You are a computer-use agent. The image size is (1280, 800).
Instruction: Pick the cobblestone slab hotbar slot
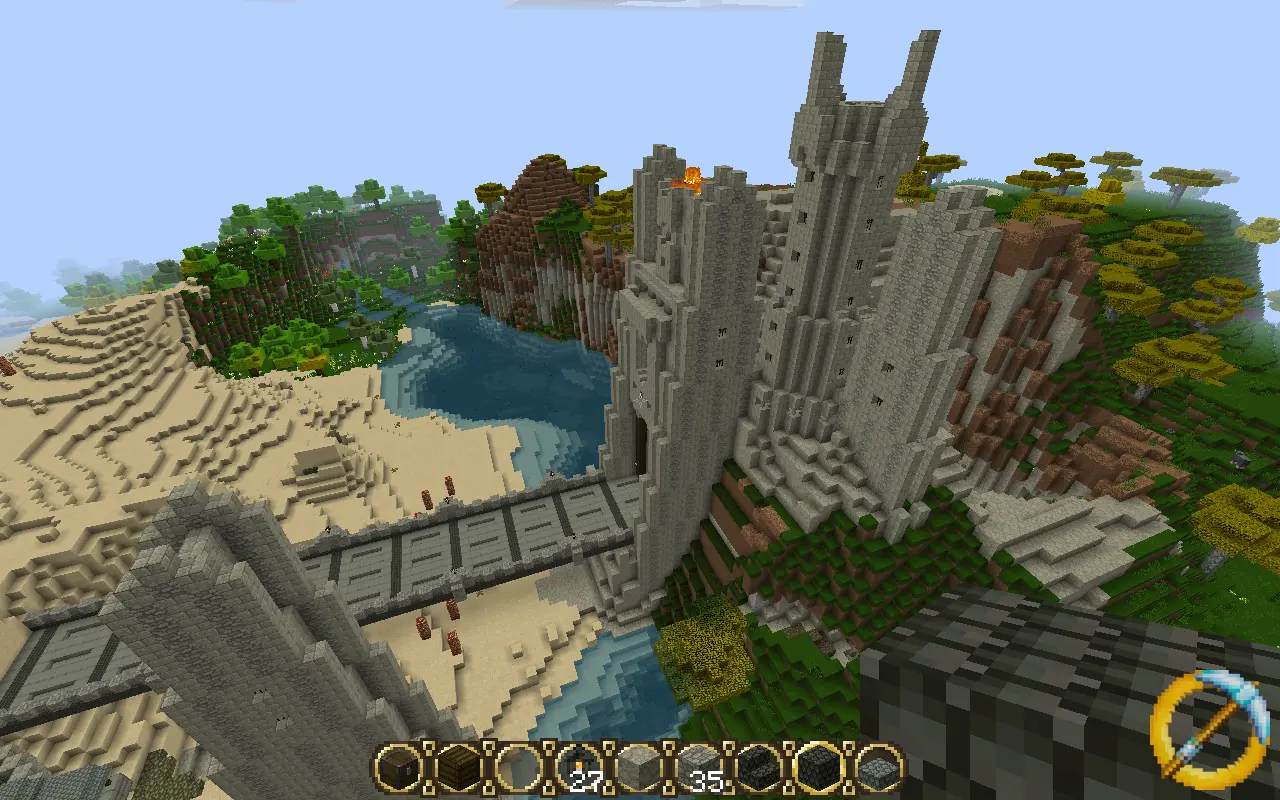click(x=879, y=768)
